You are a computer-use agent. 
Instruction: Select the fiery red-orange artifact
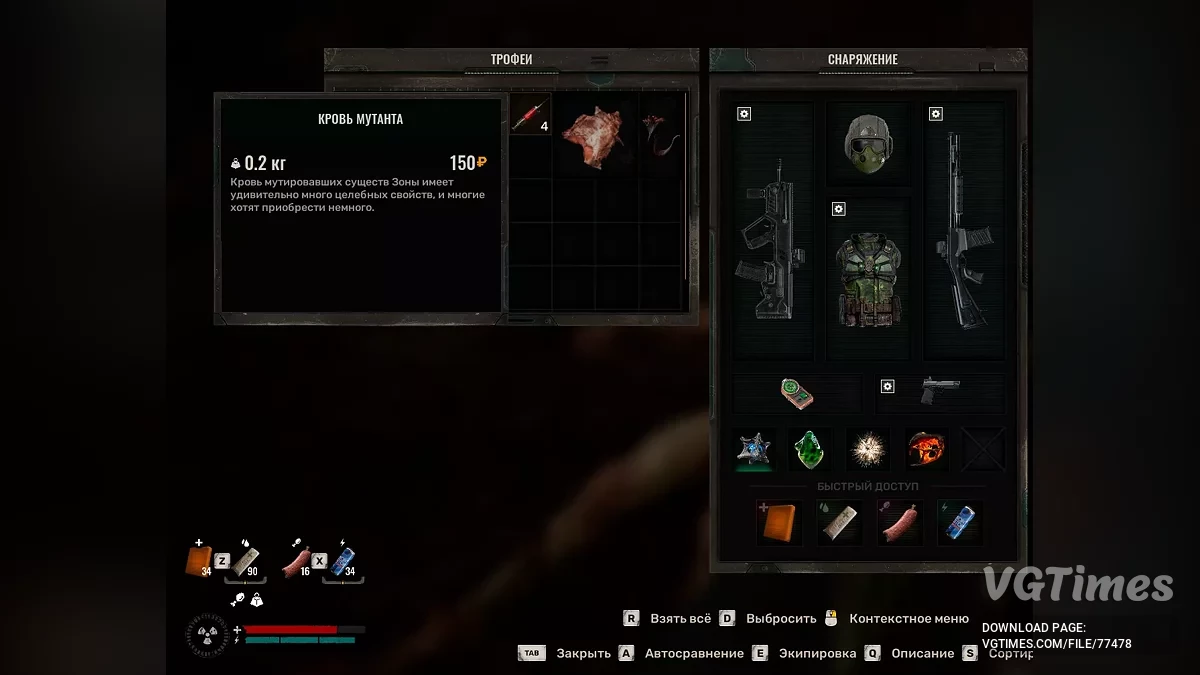click(x=926, y=449)
